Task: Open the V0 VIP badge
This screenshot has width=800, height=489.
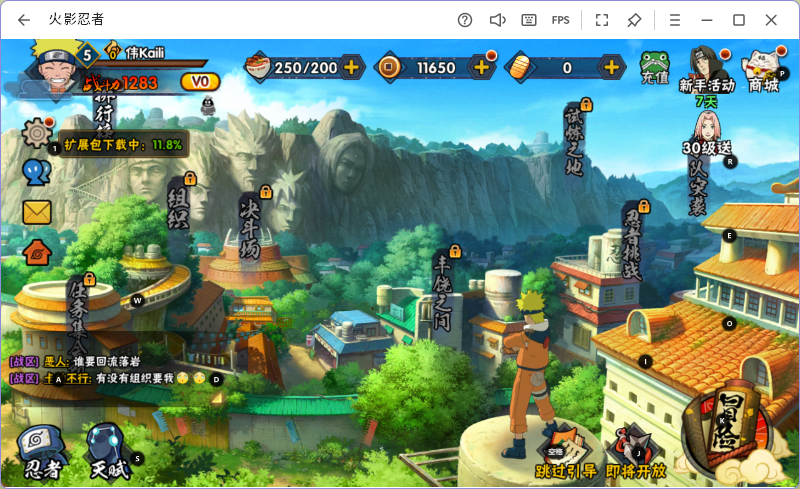Action: click(200, 81)
